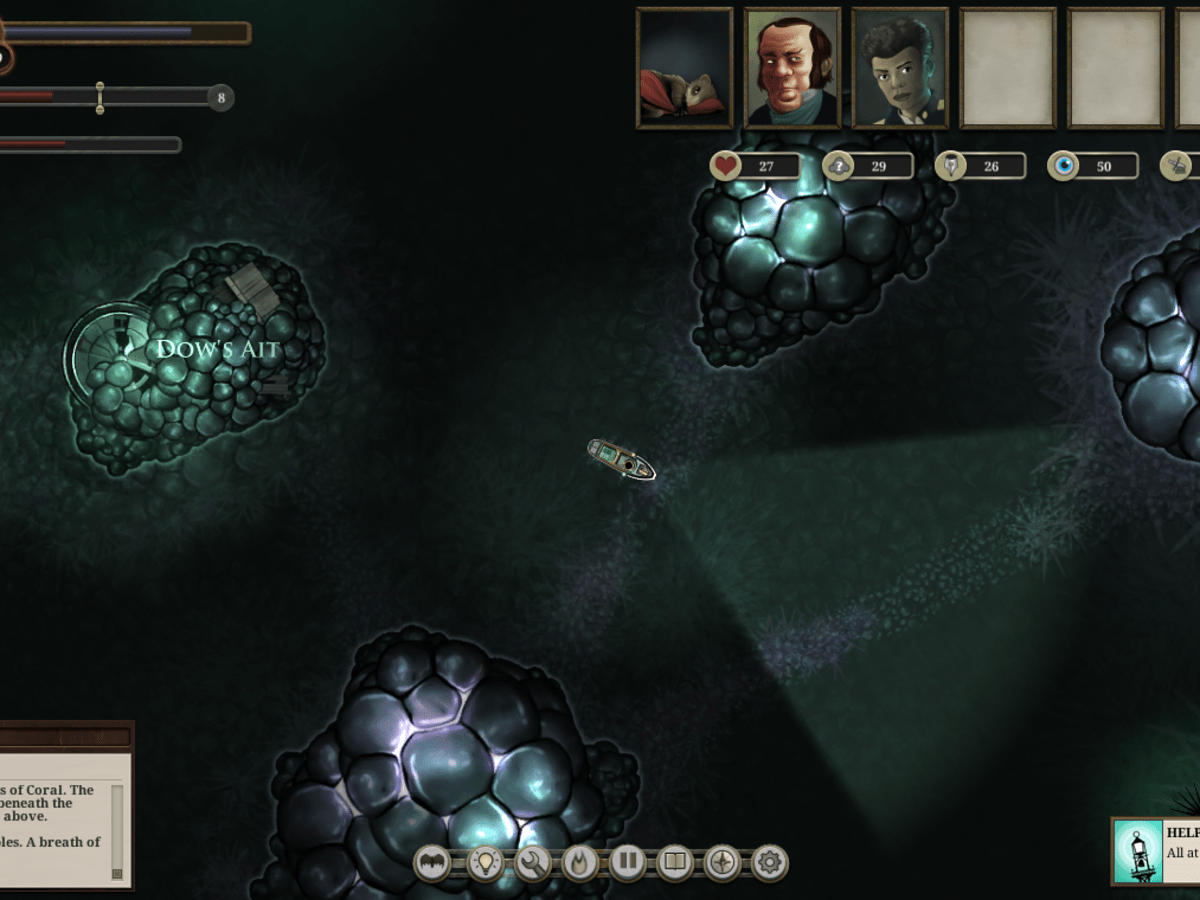Click the wrench repair button
Image resolution: width=1200 pixels, height=900 pixels.
(532, 862)
